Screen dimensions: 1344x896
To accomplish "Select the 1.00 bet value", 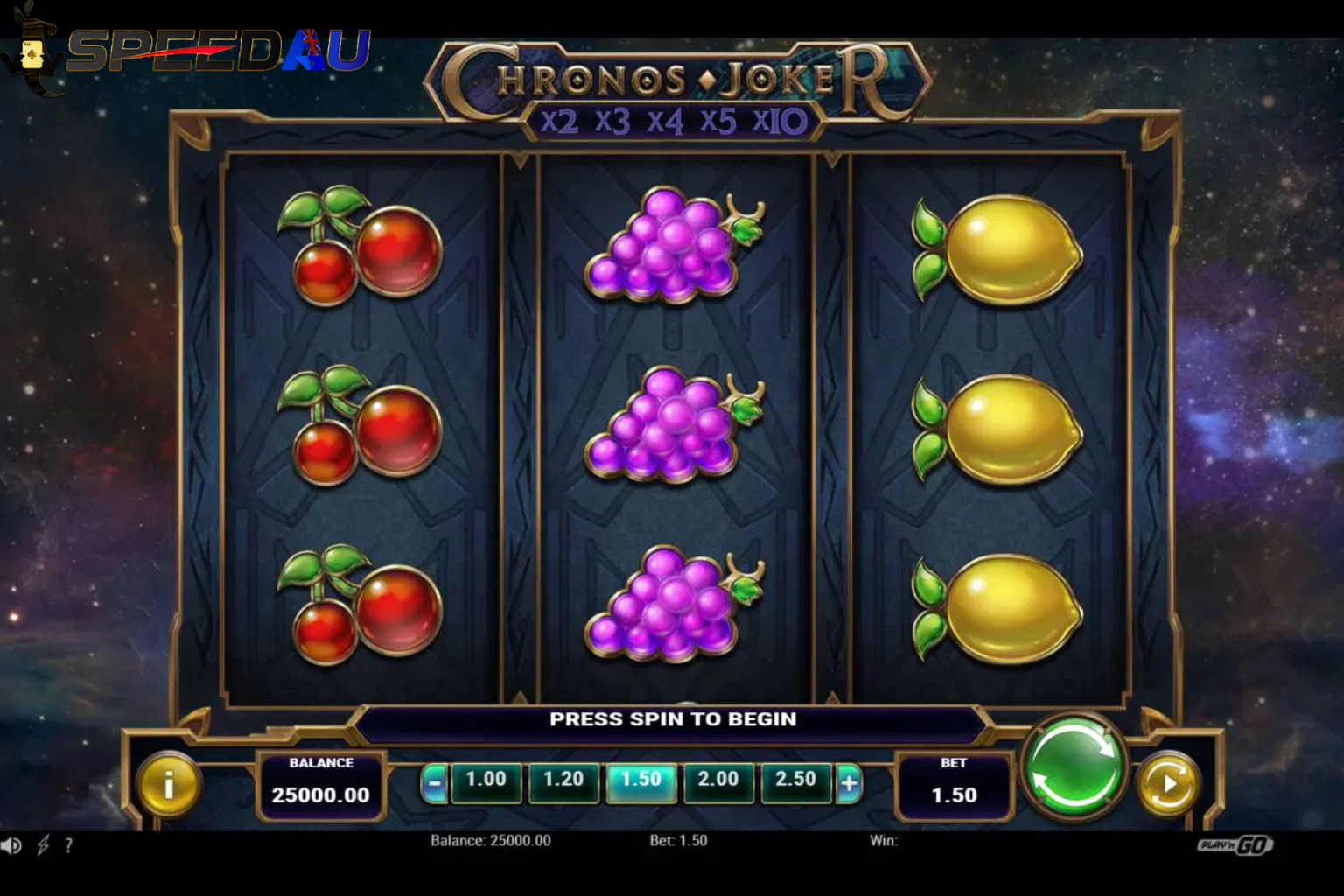I will click(486, 780).
